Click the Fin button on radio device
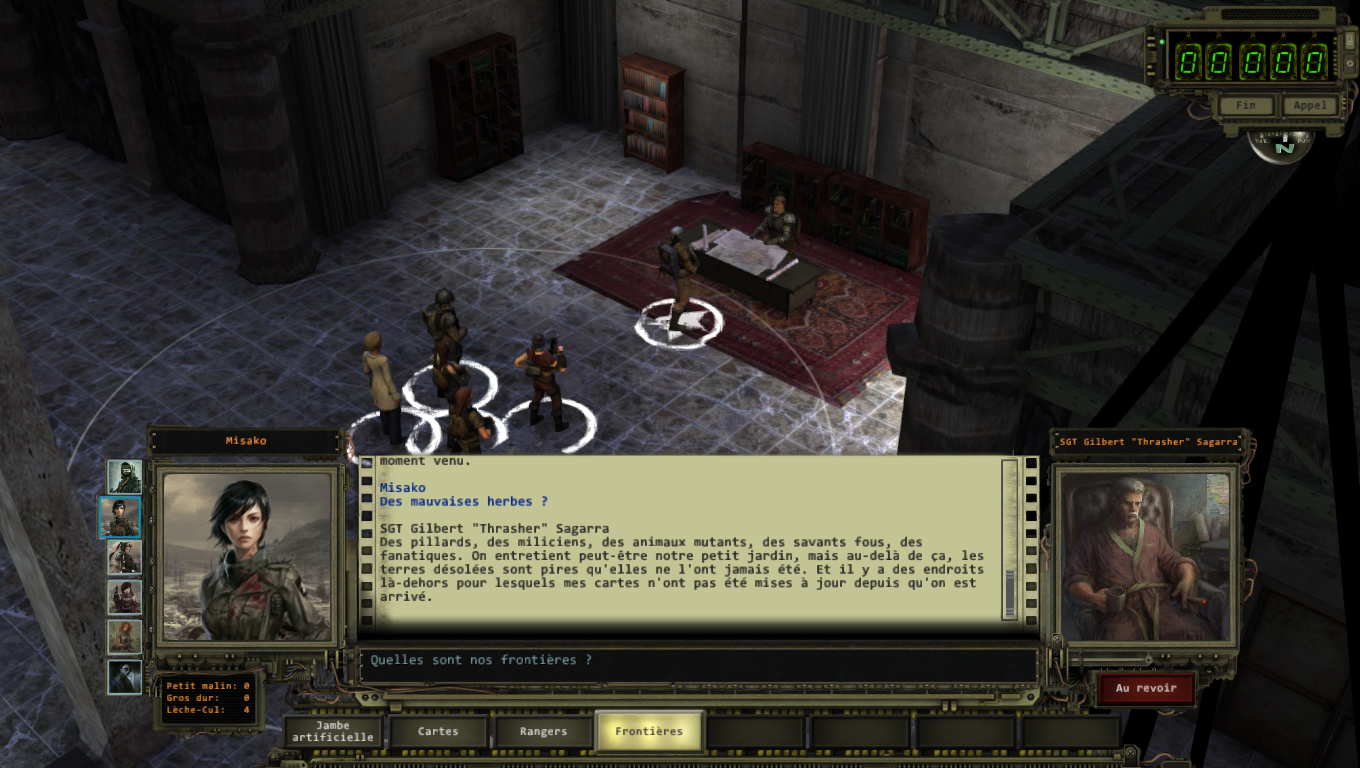 1245,105
